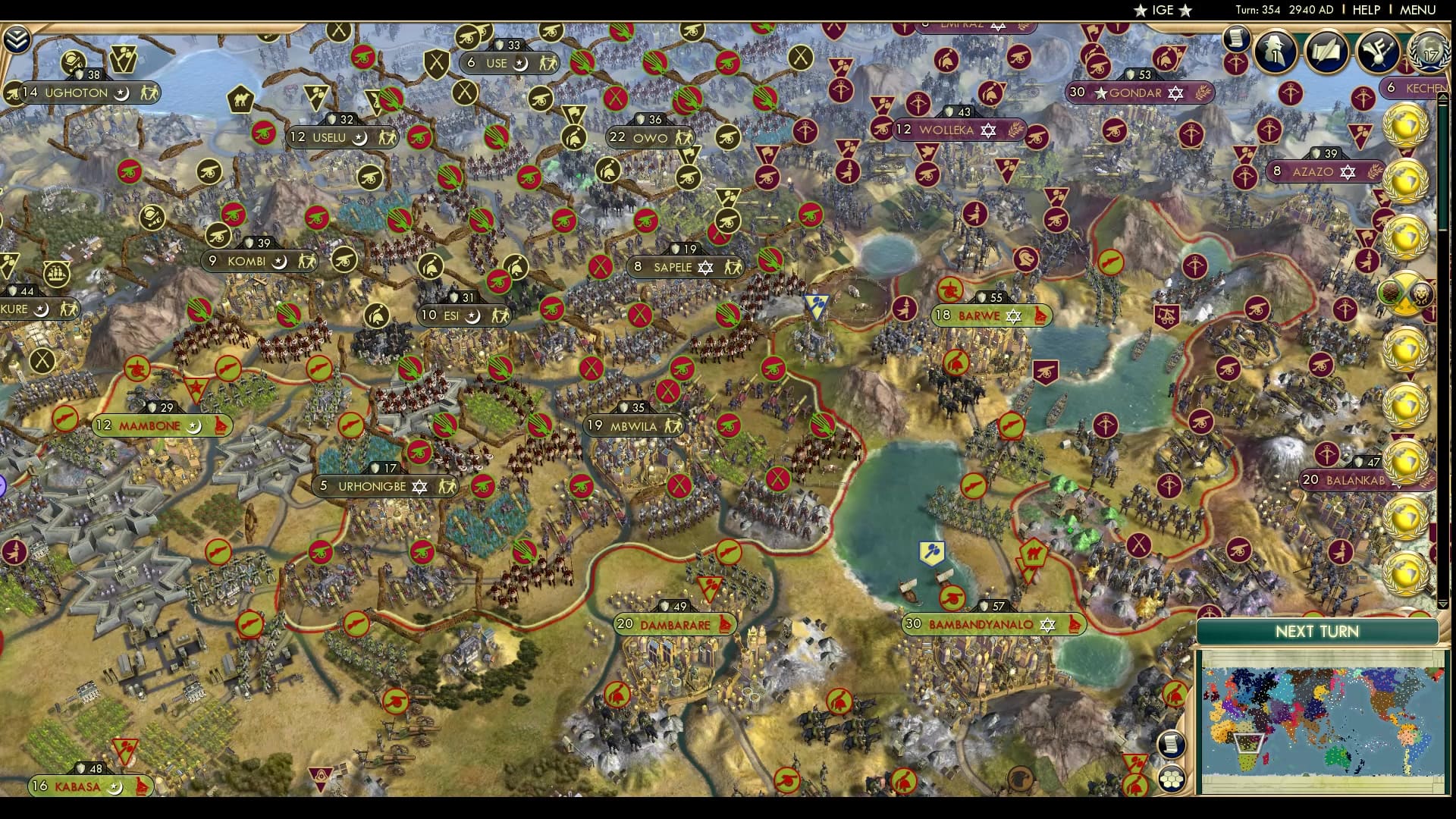Open the IGE editor tab at top
This screenshot has height=819, width=1456.
click(x=1163, y=11)
